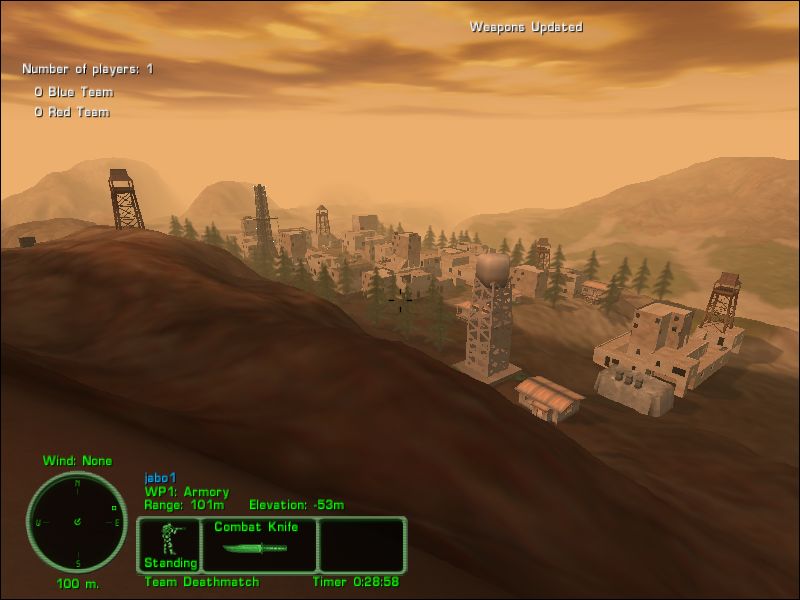Click the Standing soldier stance icon

click(x=169, y=545)
